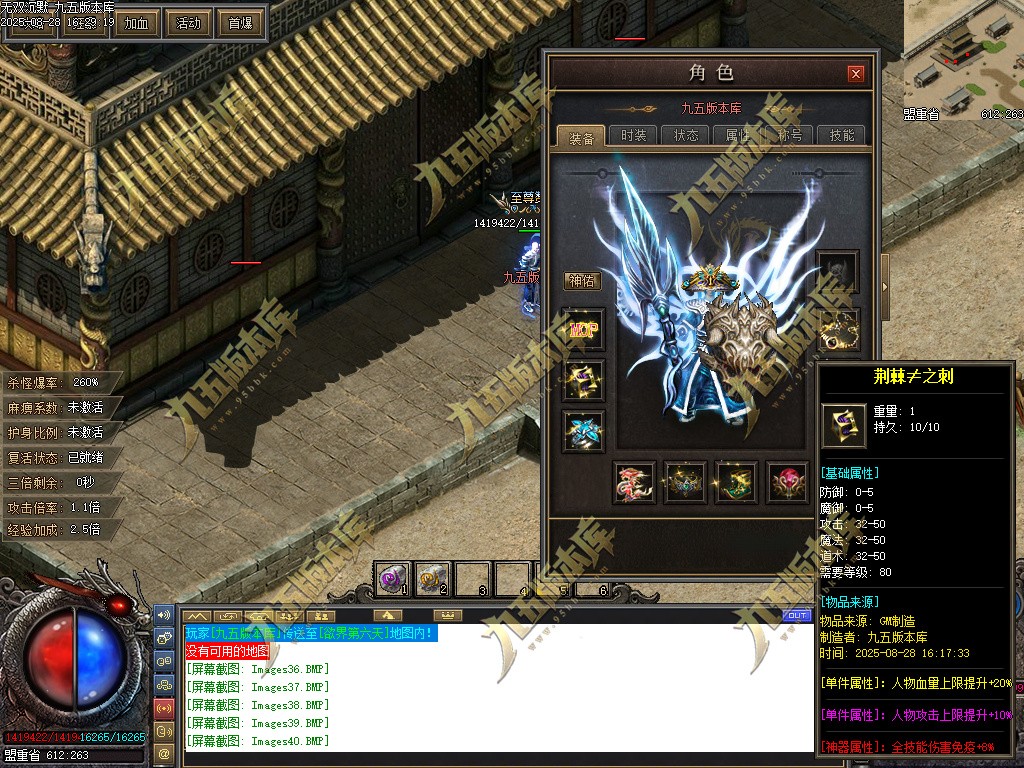Viewport: 1024px width, 768px height.
Task: Open the 状态 status tab
Action: pyautogui.click(x=686, y=136)
